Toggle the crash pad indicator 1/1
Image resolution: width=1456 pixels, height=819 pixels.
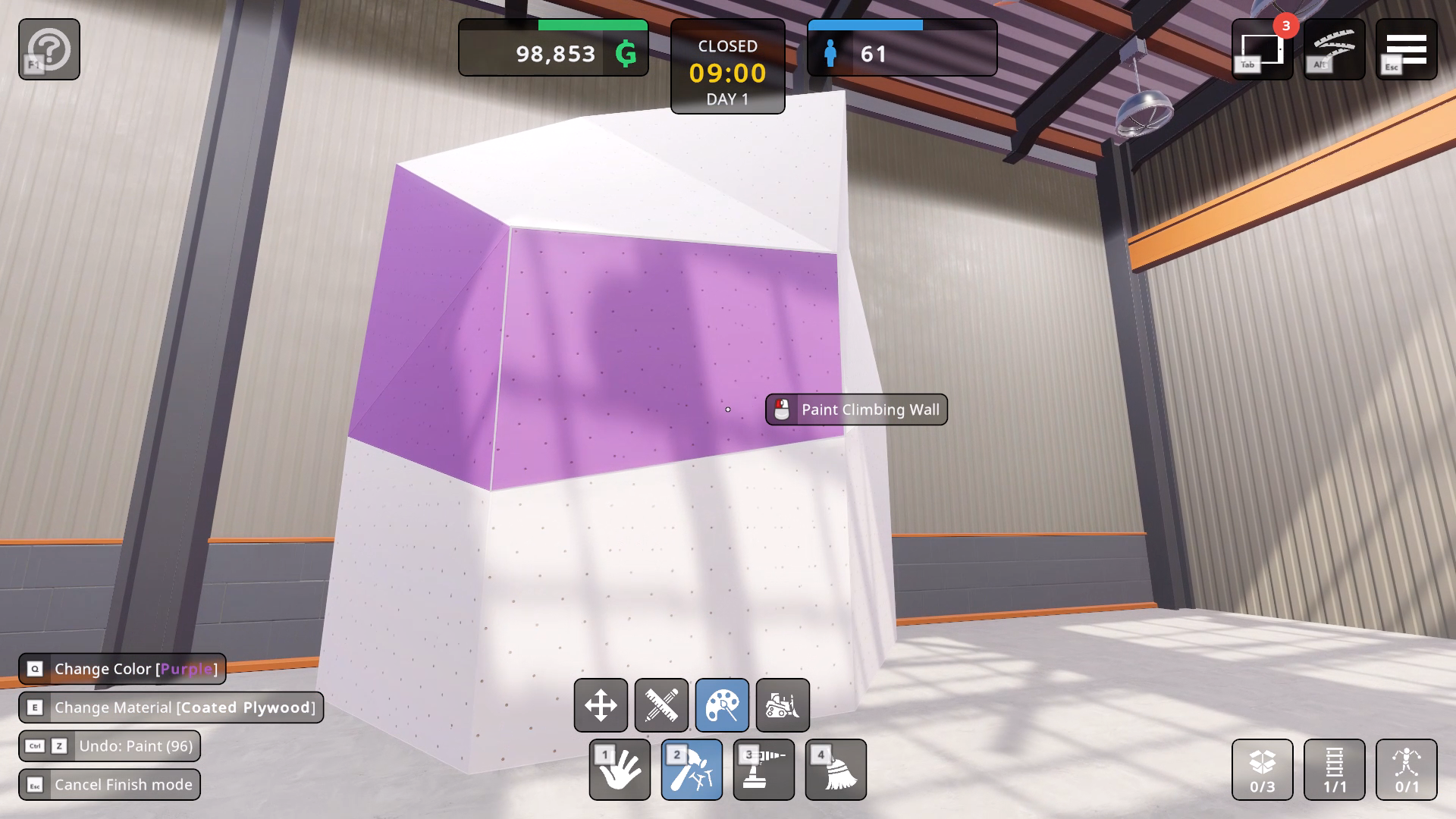click(1333, 770)
